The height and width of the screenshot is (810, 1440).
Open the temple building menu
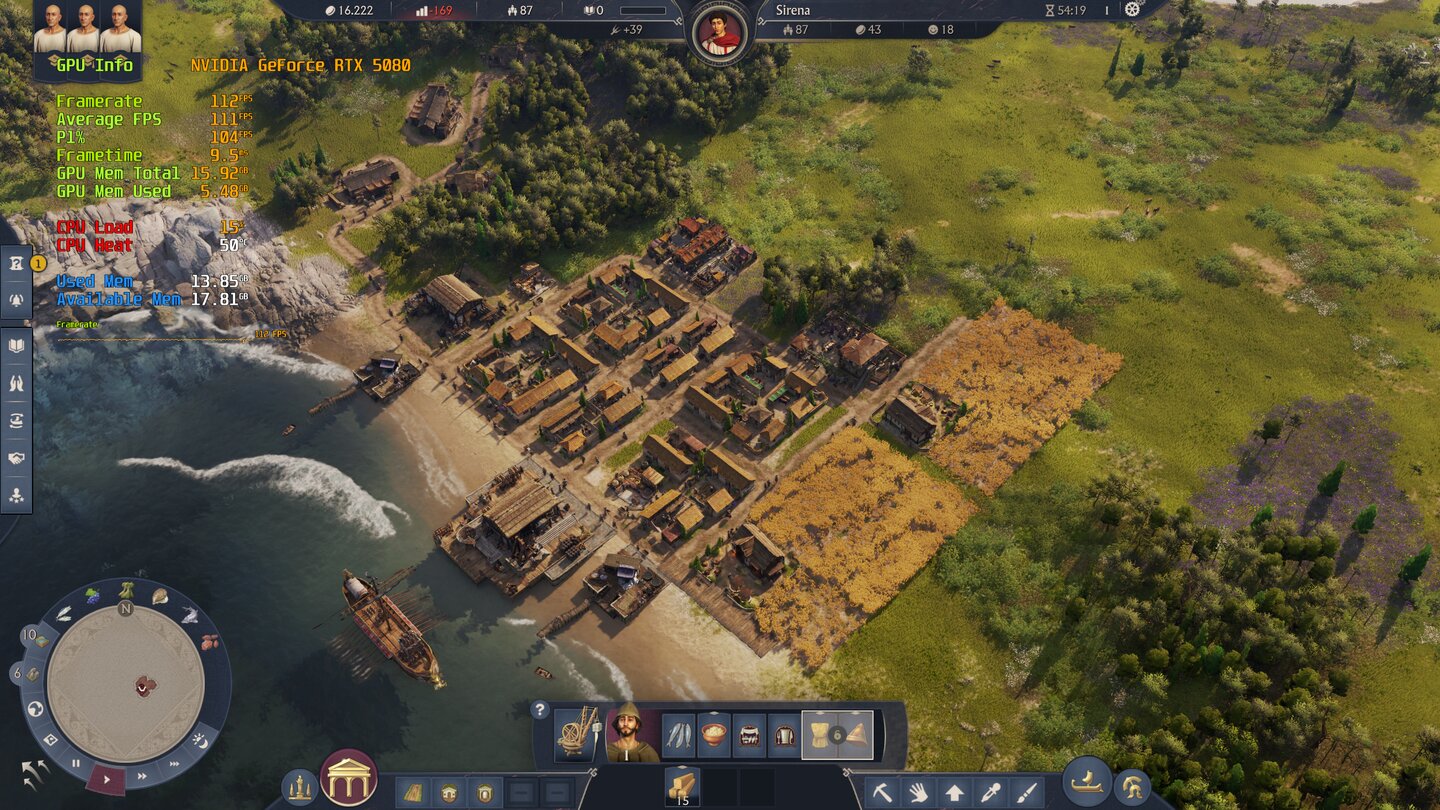(349, 777)
